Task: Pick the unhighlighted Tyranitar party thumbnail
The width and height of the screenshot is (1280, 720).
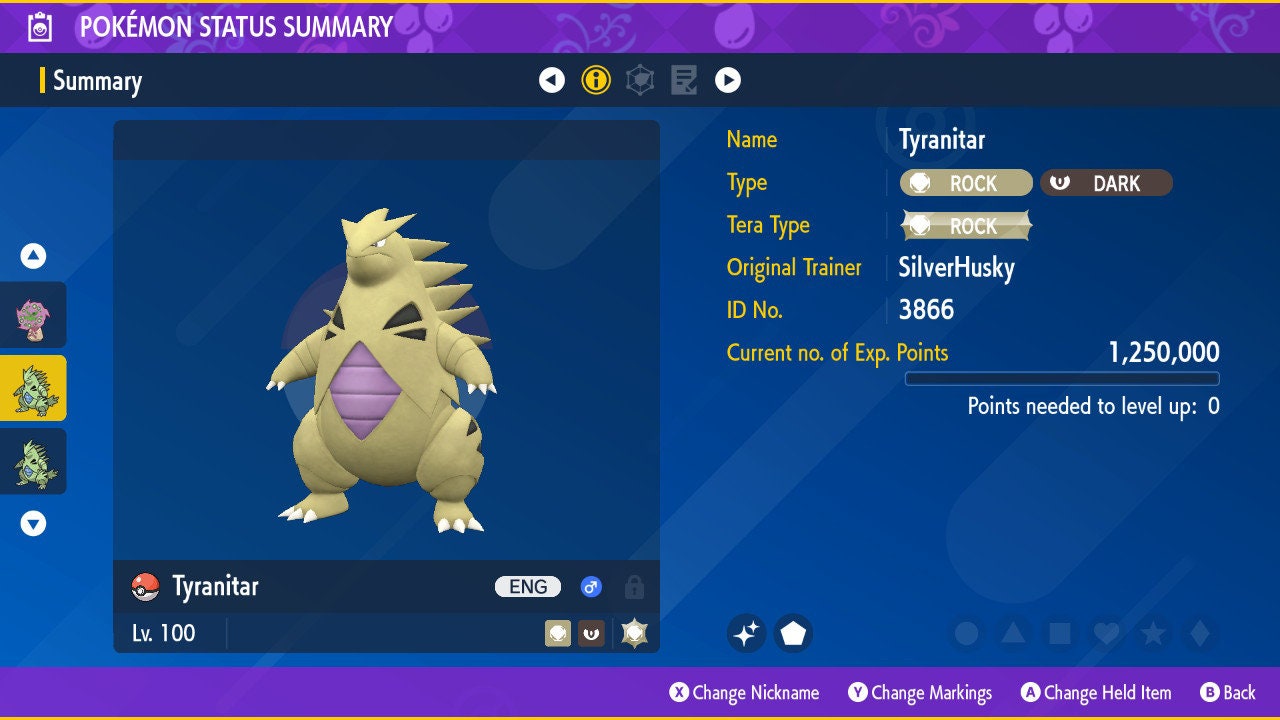Action: [x=33, y=461]
